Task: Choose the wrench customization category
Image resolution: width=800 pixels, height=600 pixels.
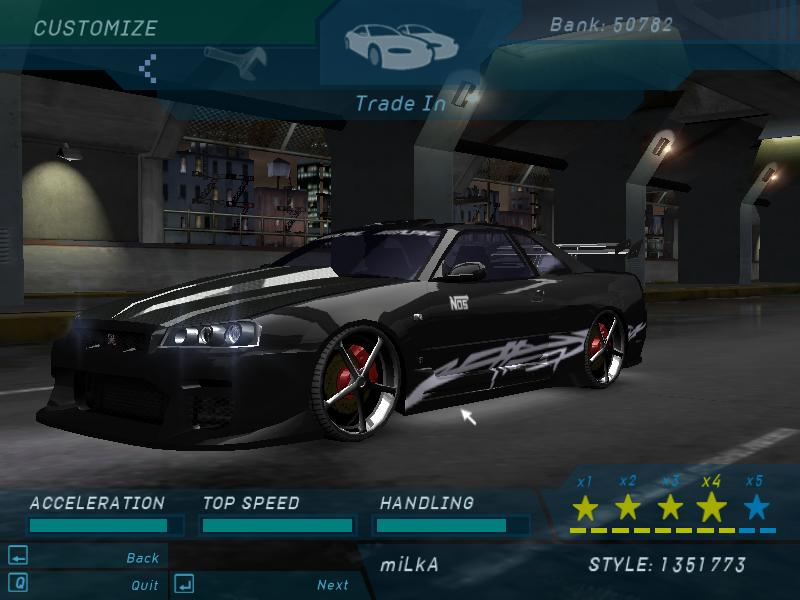Action: pos(234,62)
